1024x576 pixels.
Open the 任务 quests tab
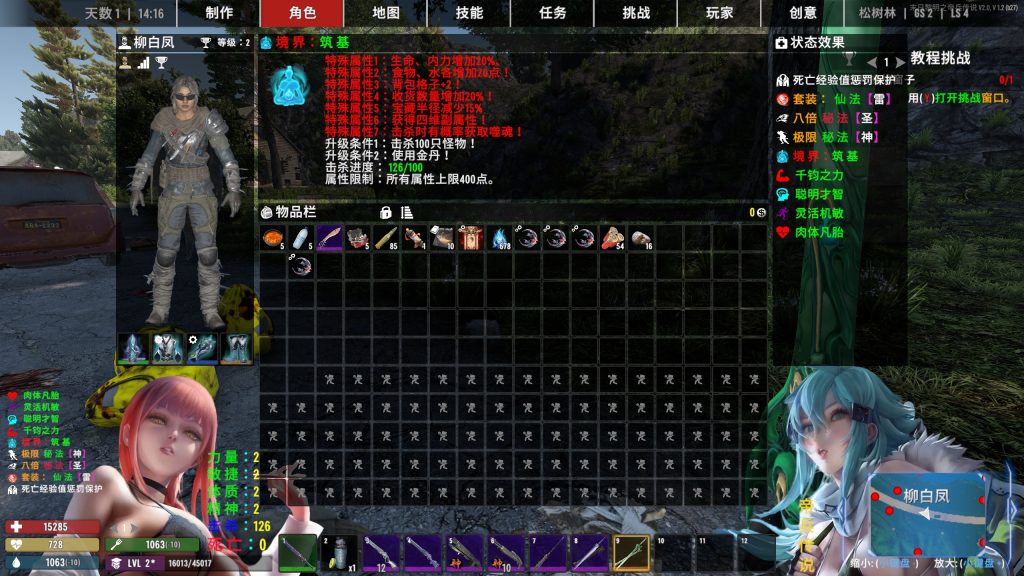[553, 13]
